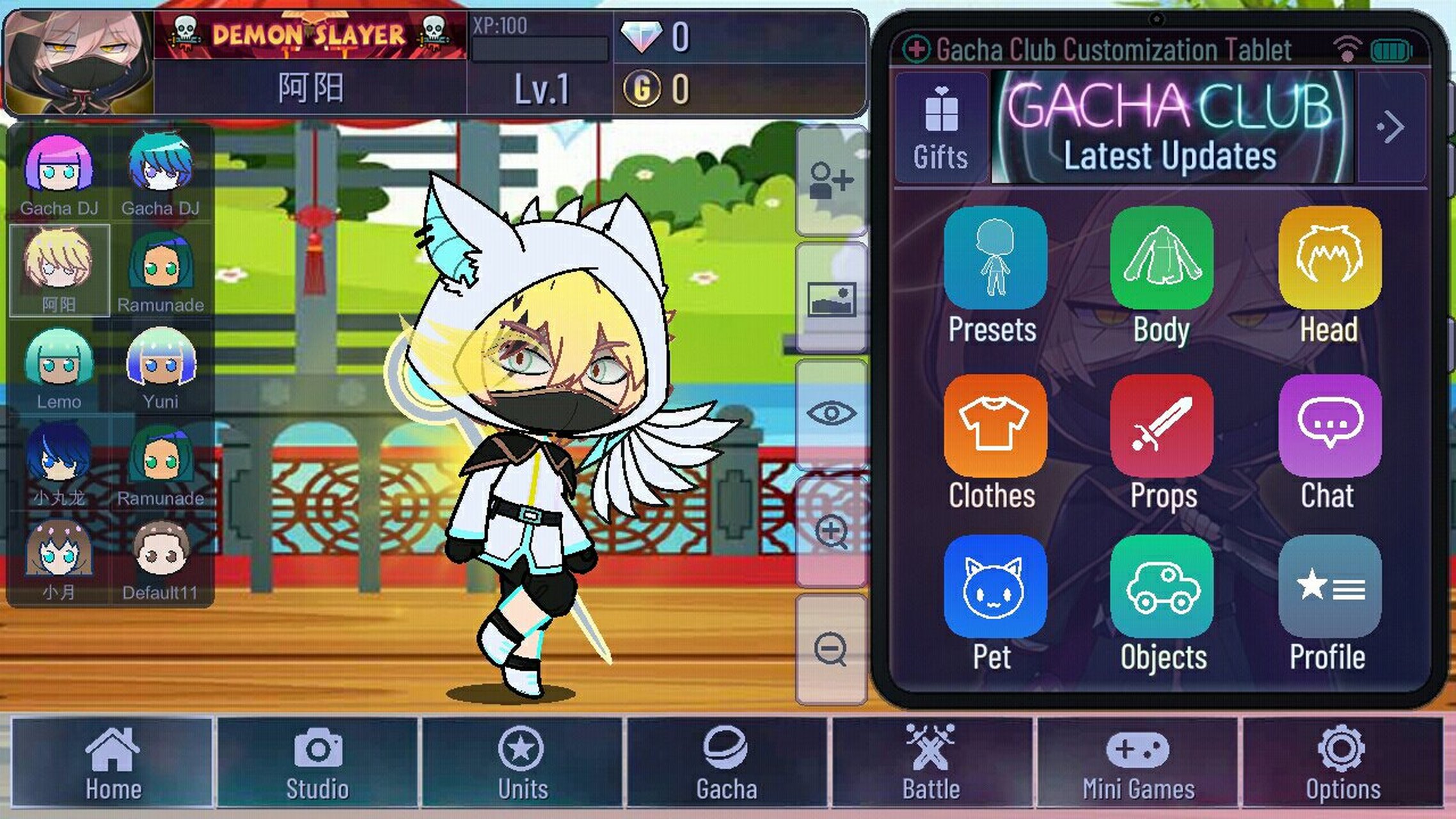This screenshot has height=819, width=1456.
Task: Open Mini Games
Action: [1137, 762]
